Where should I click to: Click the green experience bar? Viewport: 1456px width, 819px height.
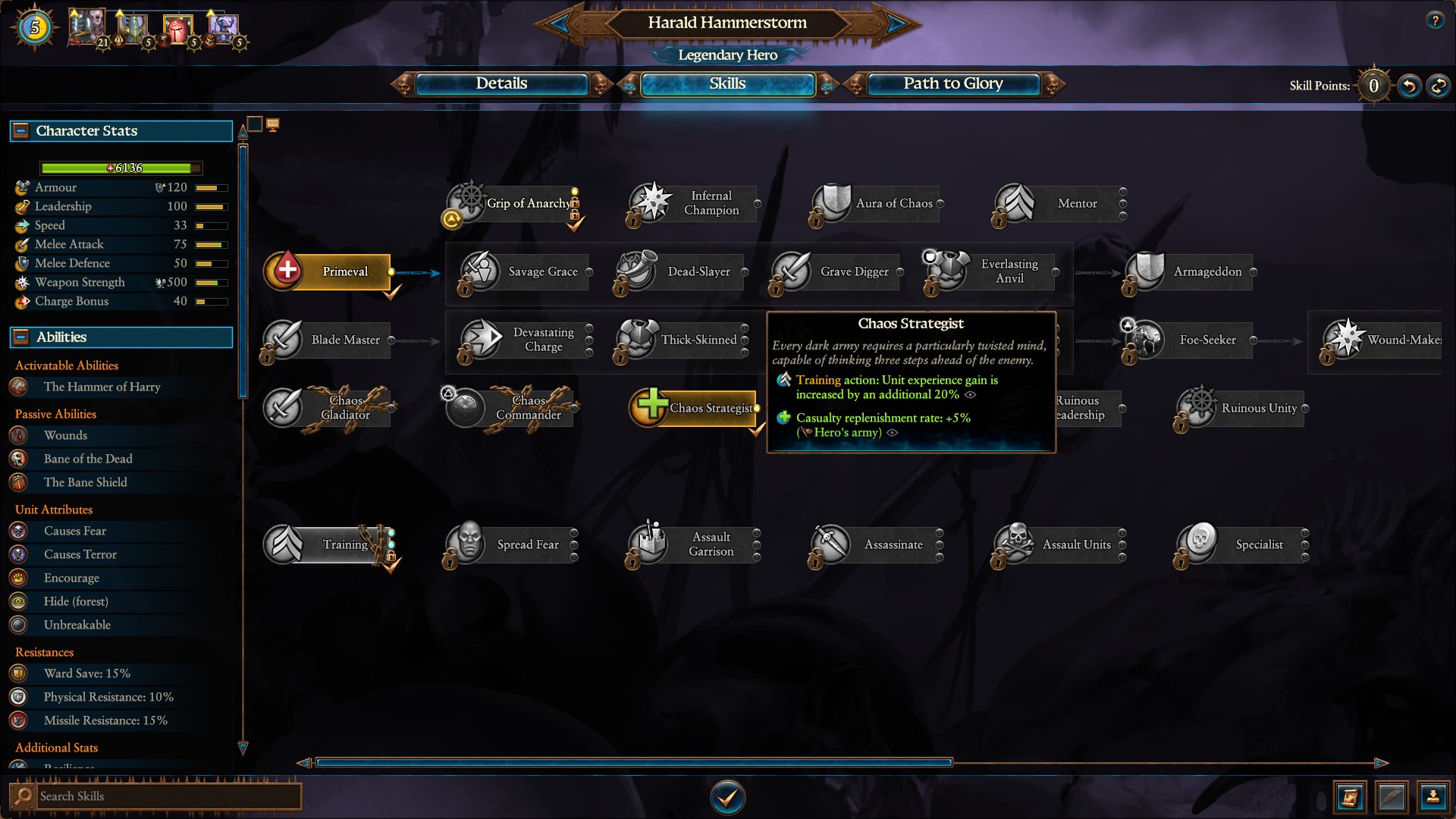(120, 168)
